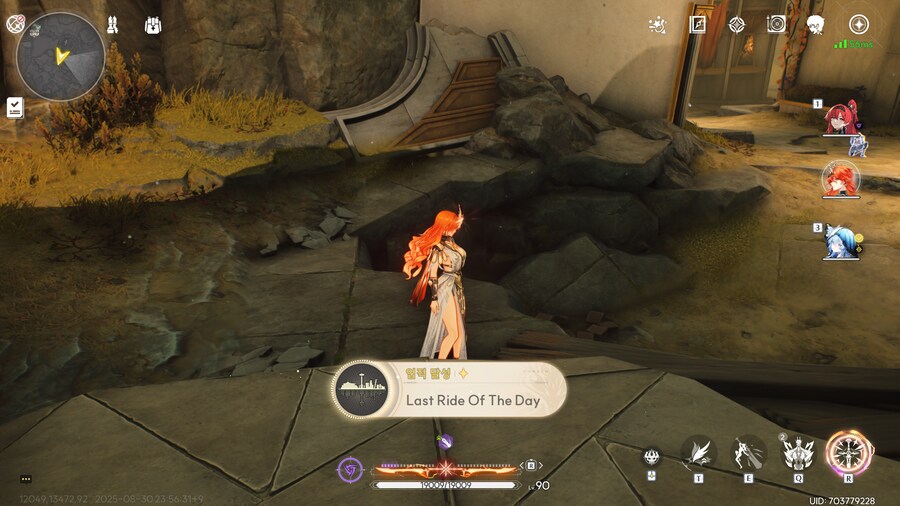This screenshot has width=900, height=506.
Task: Click the twin towers icon beside the minimap
Action: 112,25
